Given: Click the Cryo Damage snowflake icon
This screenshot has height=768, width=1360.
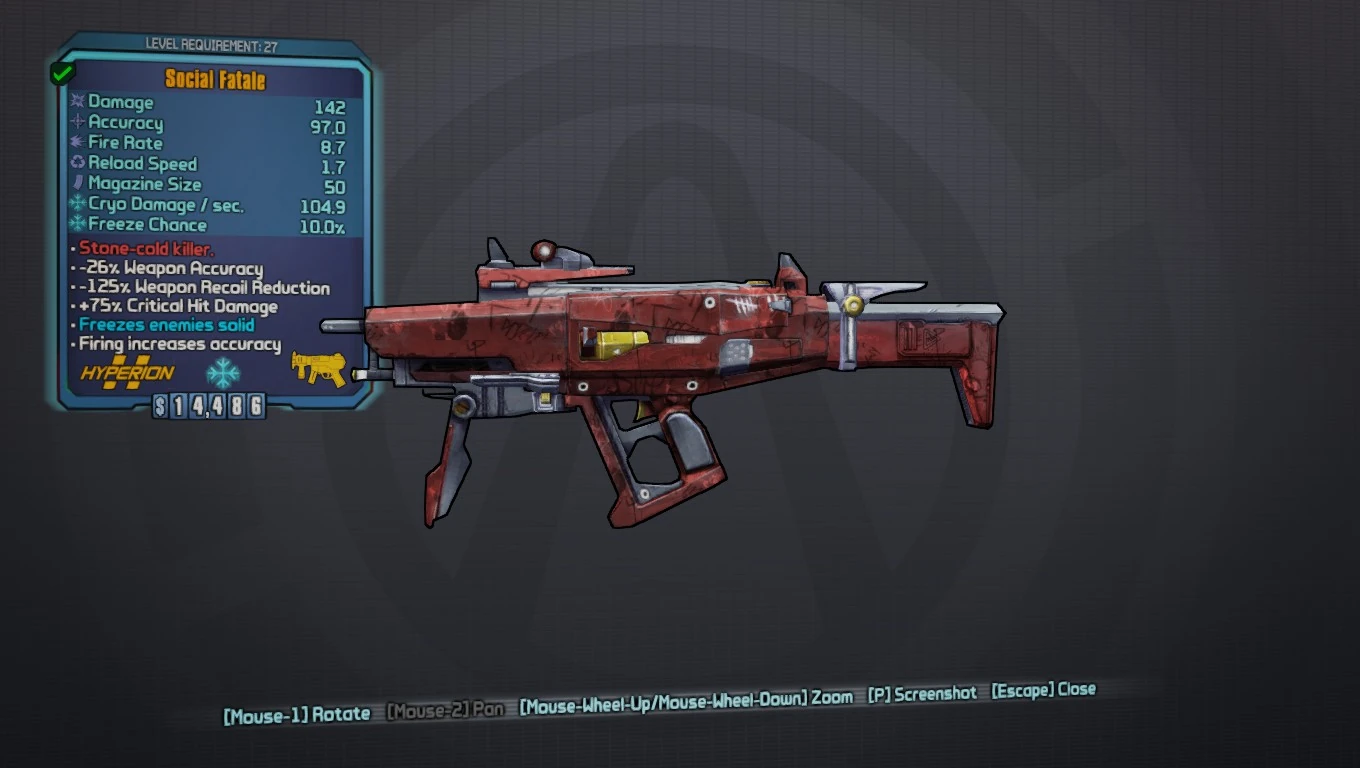Looking at the screenshot, I should [x=76, y=204].
